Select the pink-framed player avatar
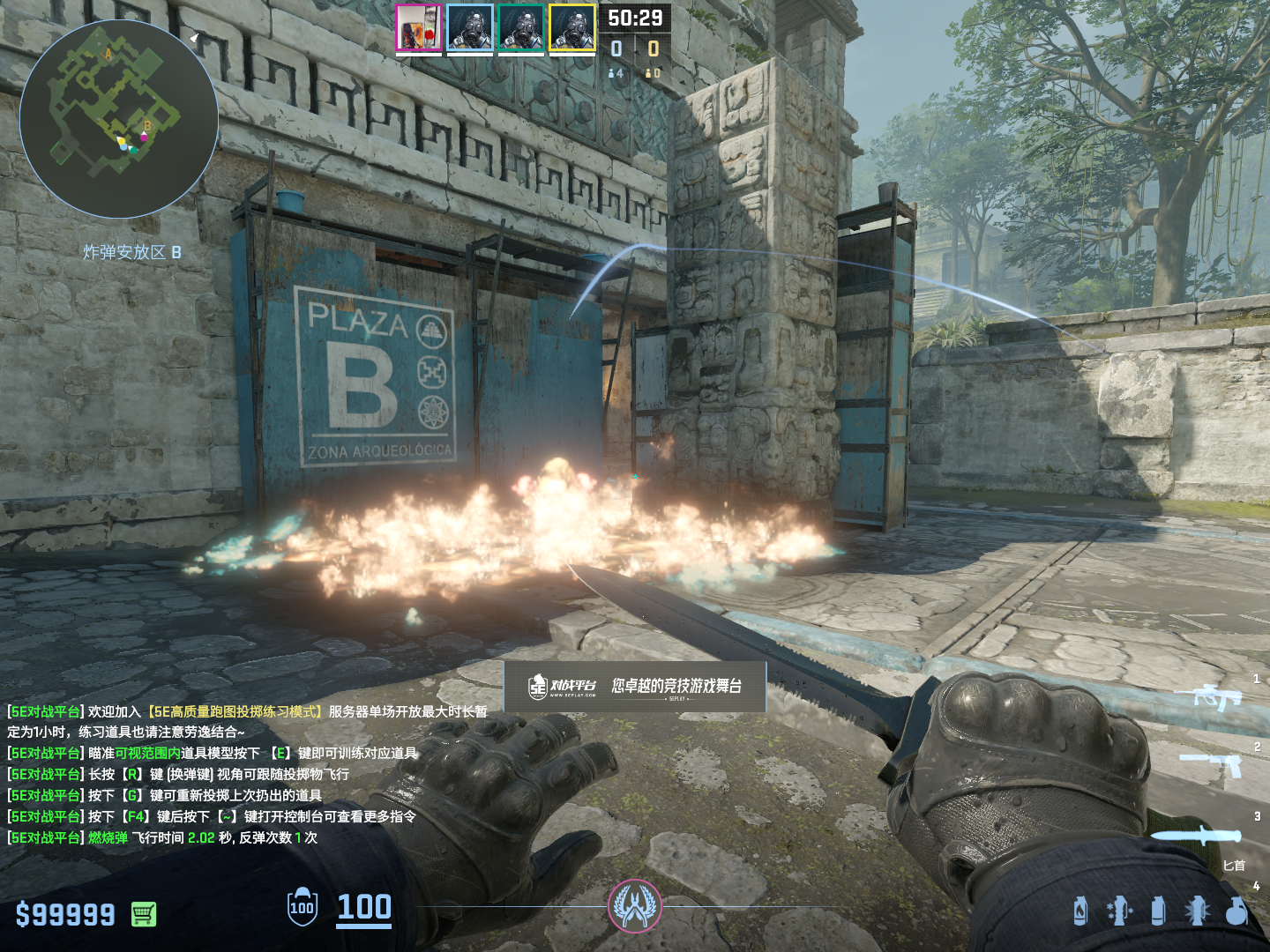The width and height of the screenshot is (1270, 952). pyautogui.click(x=418, y=28)
